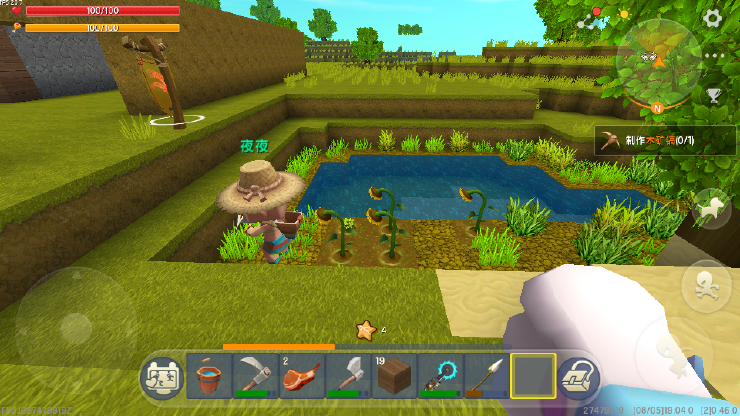The image size is (740, 416).
Task: Select the raw meat hotbar slot
Action: point(300,377)
